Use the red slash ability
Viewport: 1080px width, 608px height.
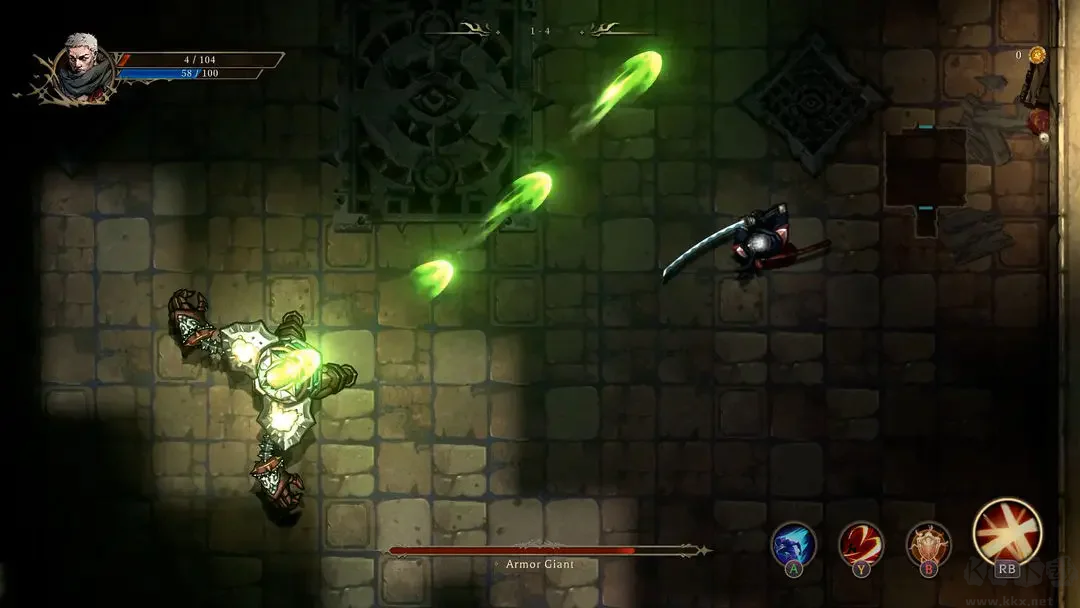point(860,544)
